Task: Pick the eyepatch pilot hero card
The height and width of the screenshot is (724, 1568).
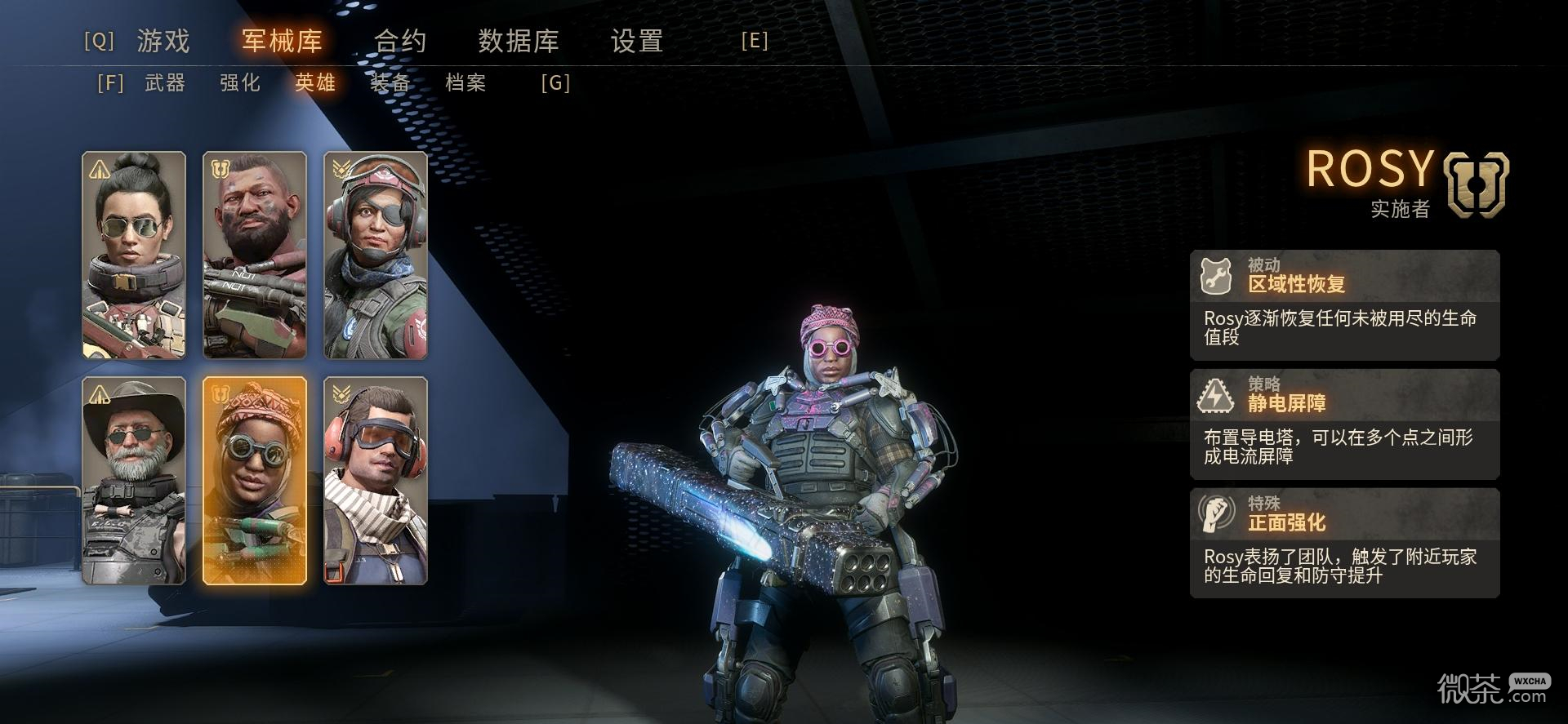Action: (376, 255)
